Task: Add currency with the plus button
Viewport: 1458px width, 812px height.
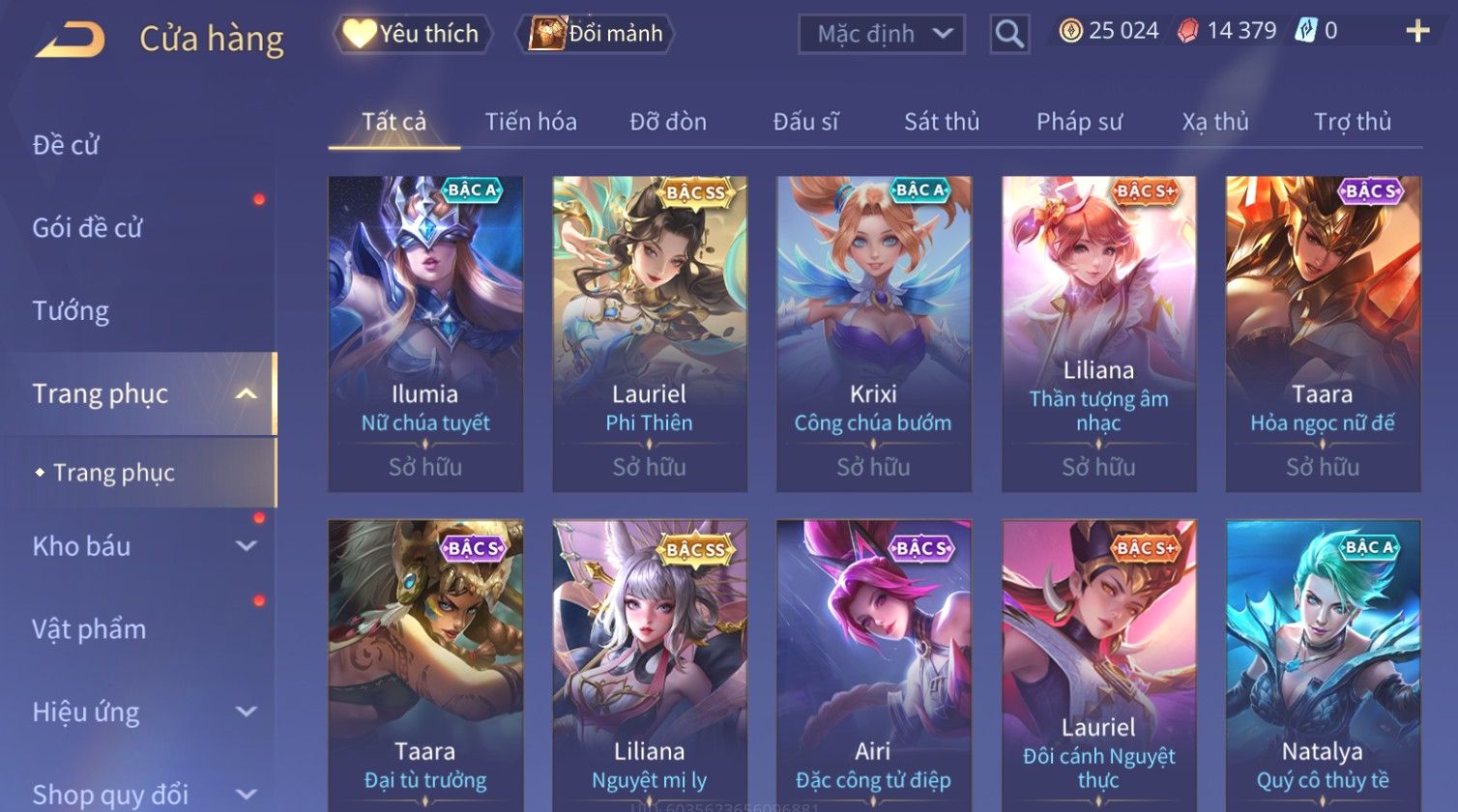Action: point(1416,32)
